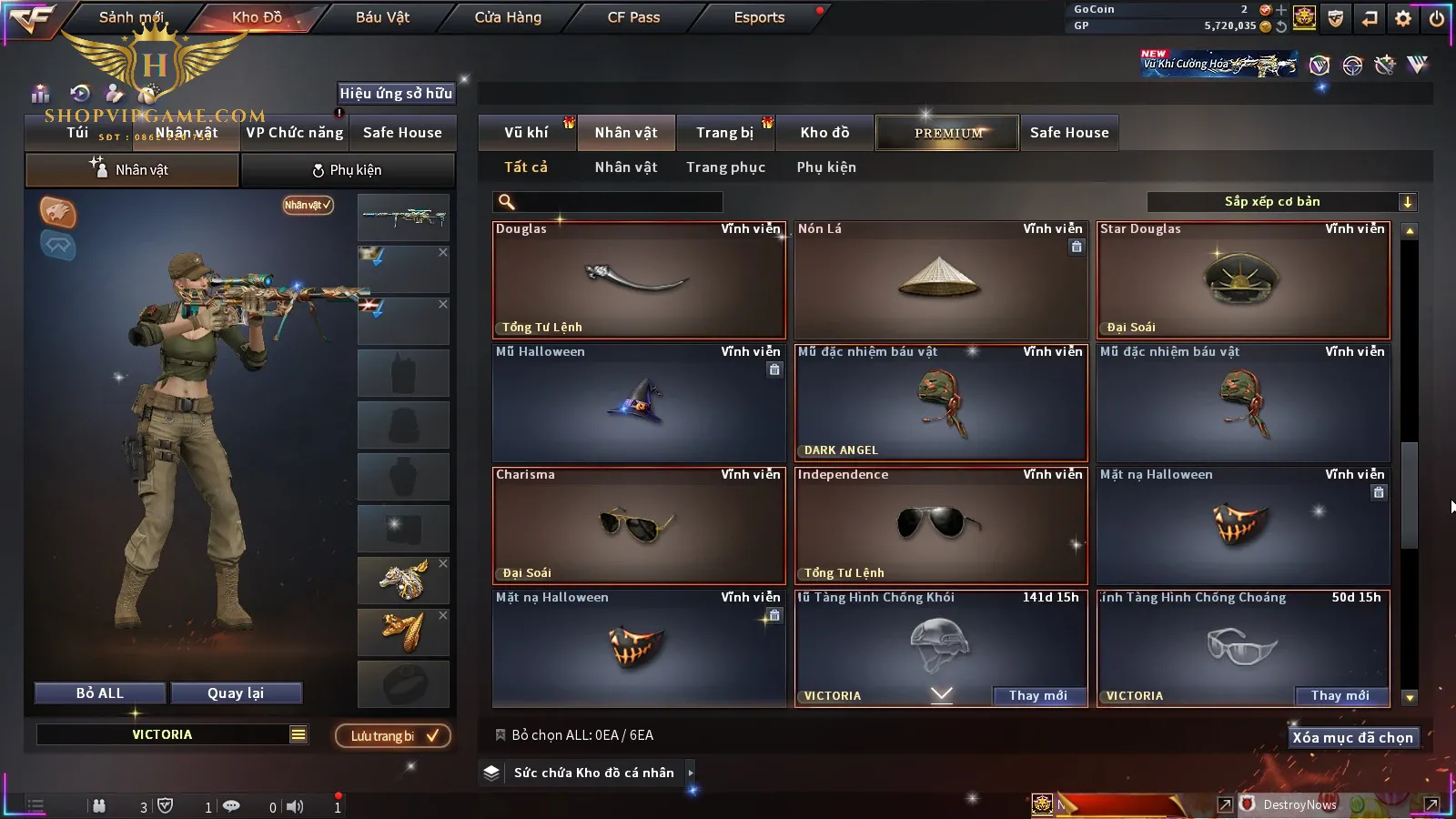1456x819 pixels.
Task: Pick the Mũ Halloween witch hat
Action: coord(638,403)
